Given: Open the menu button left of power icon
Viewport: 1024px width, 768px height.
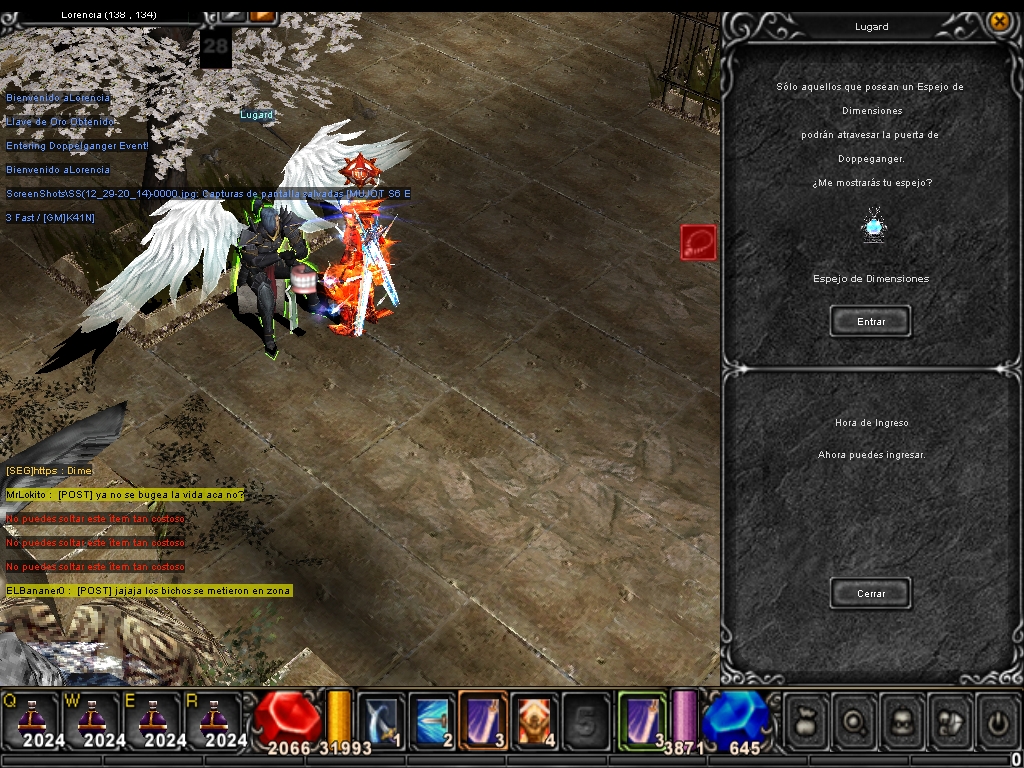Looking at the screenshot, I should 949,720.
